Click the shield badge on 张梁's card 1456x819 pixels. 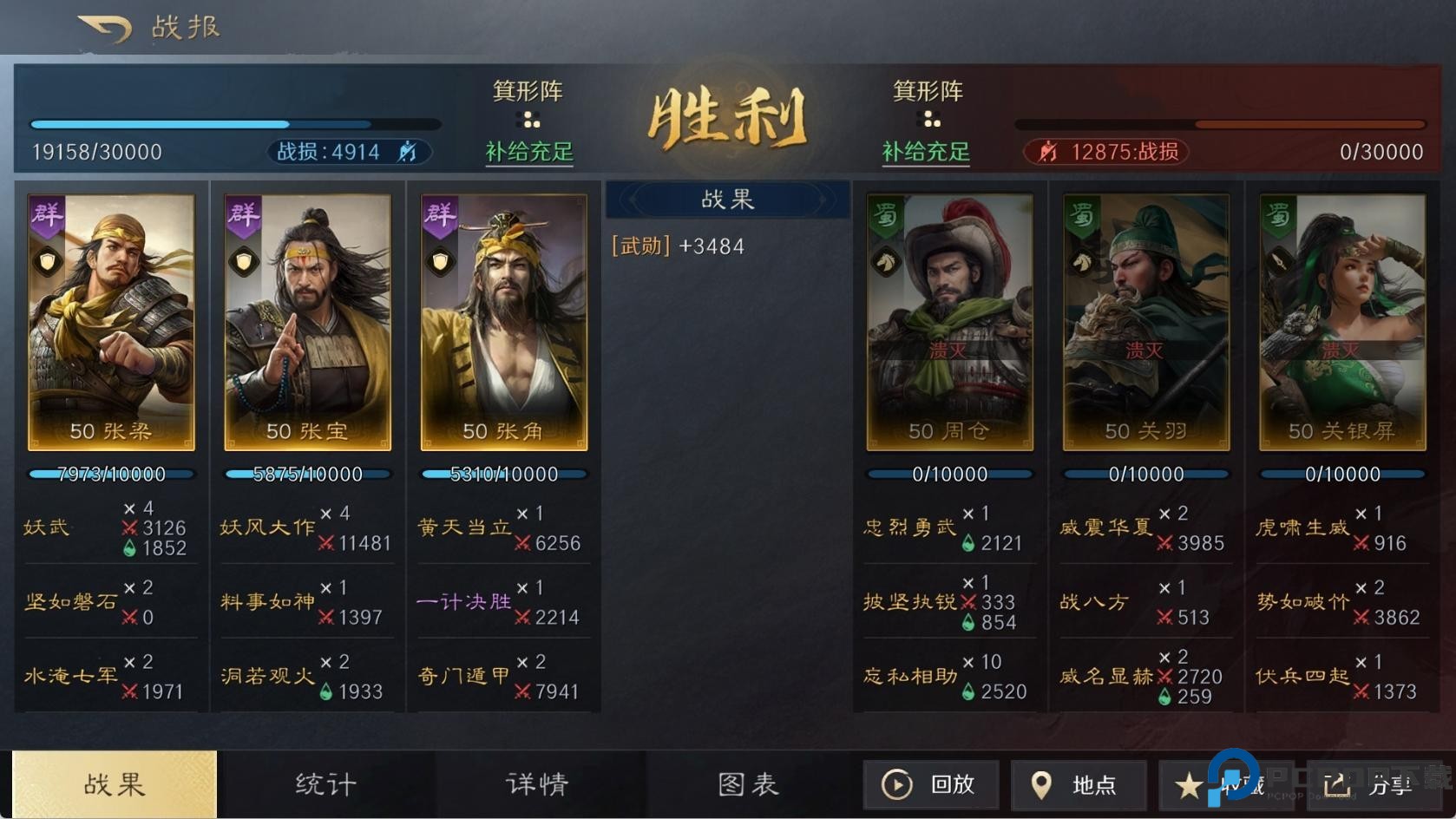(x=48, y=259)
